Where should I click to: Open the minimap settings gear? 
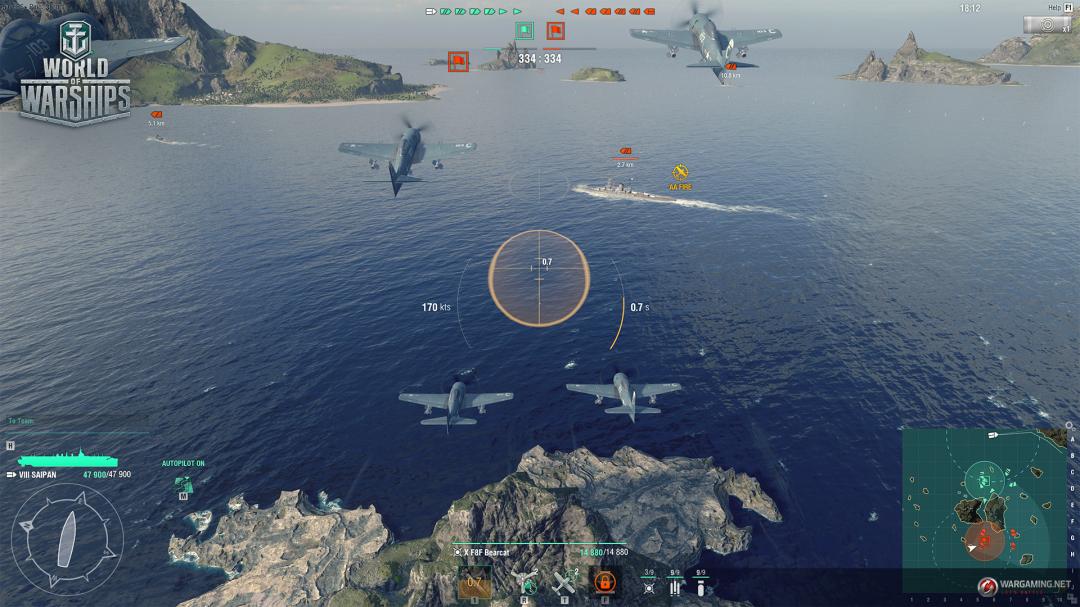pos(1069,425)
